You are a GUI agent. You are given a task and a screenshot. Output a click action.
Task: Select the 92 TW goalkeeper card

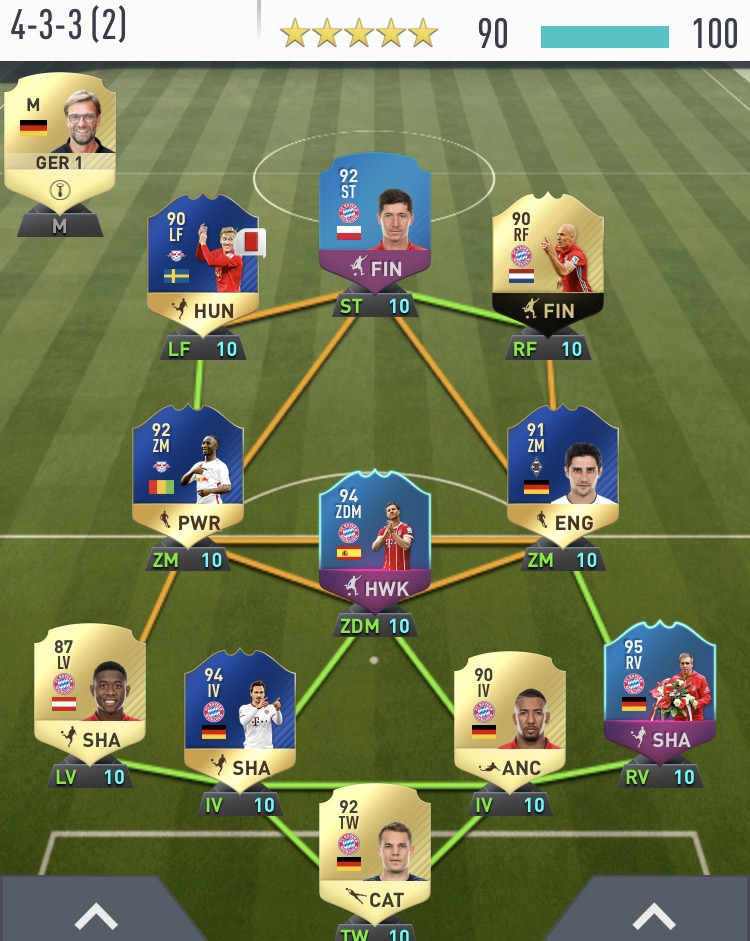(x=375, y=850)
